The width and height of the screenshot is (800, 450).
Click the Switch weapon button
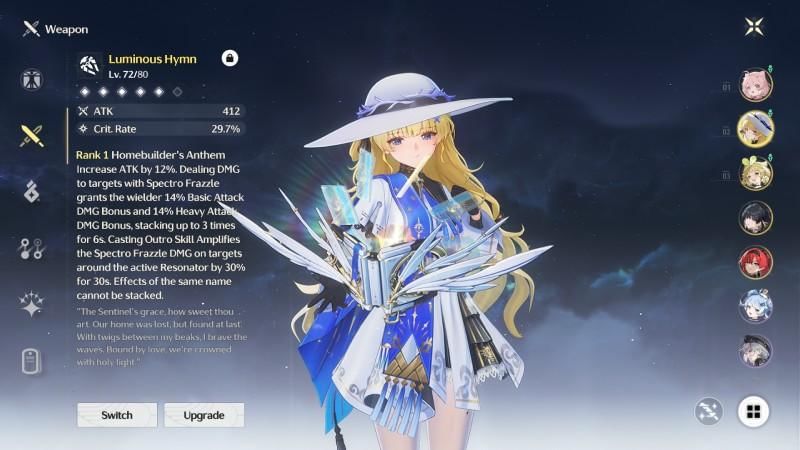(x=117, y=415)
